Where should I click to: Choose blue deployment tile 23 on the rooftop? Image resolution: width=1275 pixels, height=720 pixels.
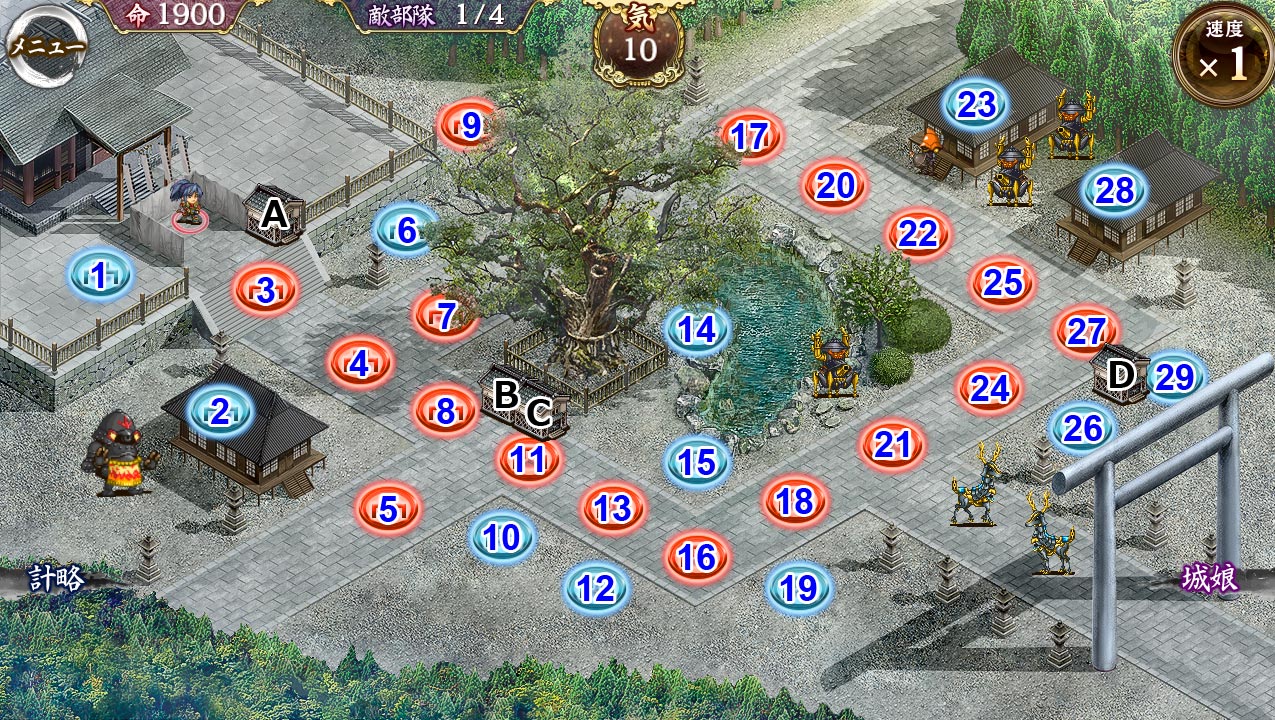[x=976, y=104]
